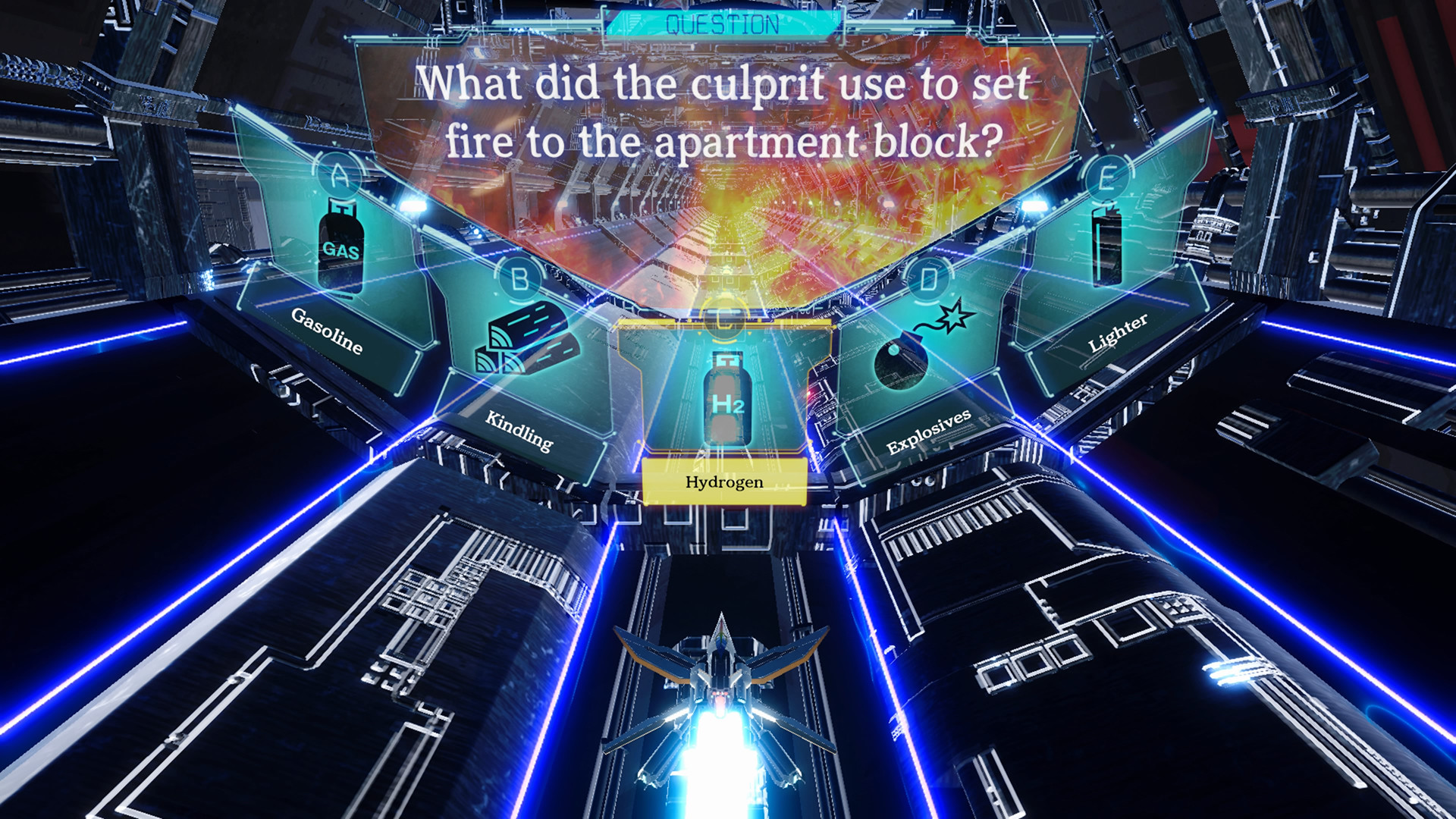Expand the QUESTION header banner

723,22
